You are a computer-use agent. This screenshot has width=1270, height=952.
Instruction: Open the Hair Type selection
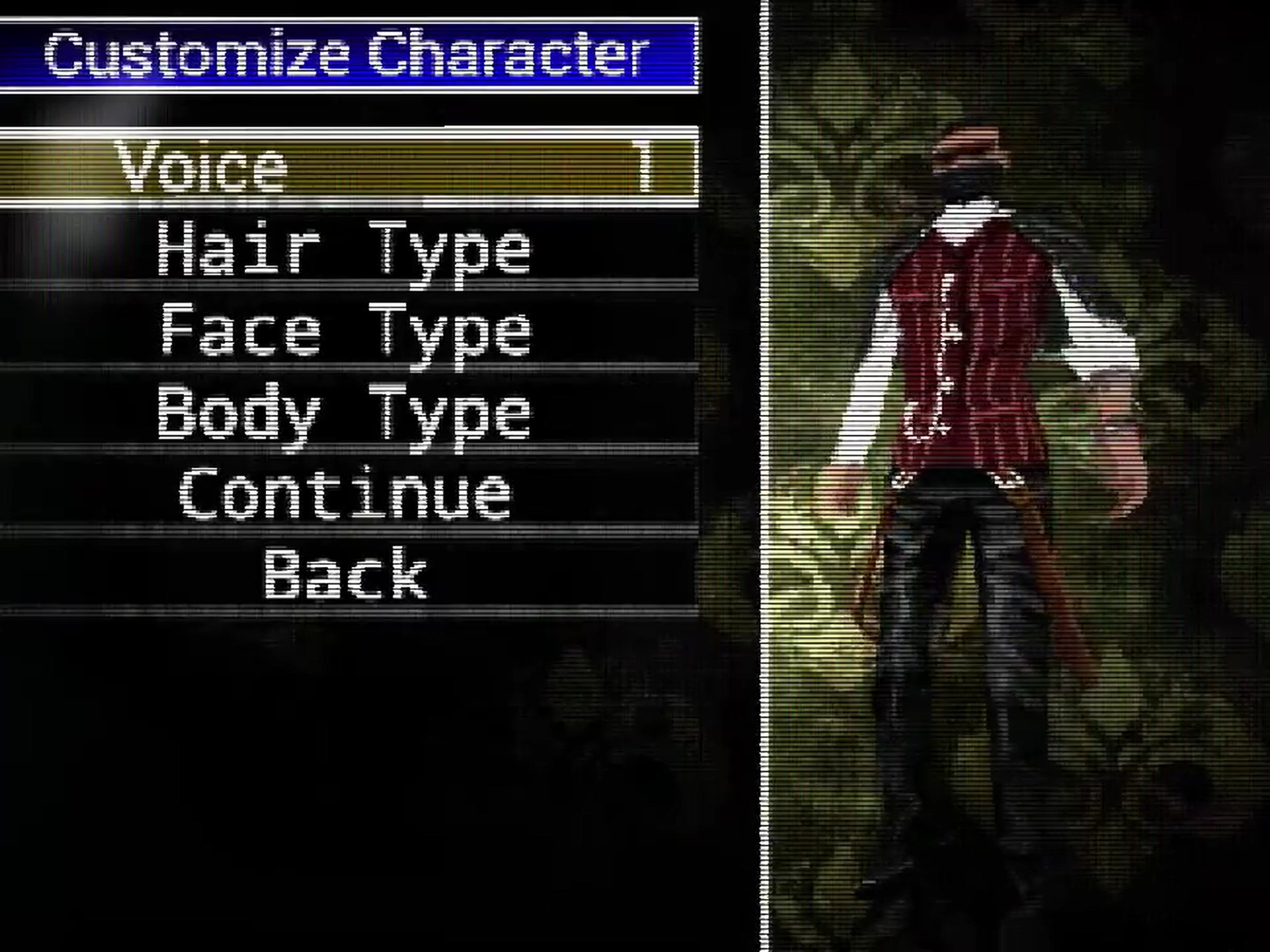tap(344, 250)
